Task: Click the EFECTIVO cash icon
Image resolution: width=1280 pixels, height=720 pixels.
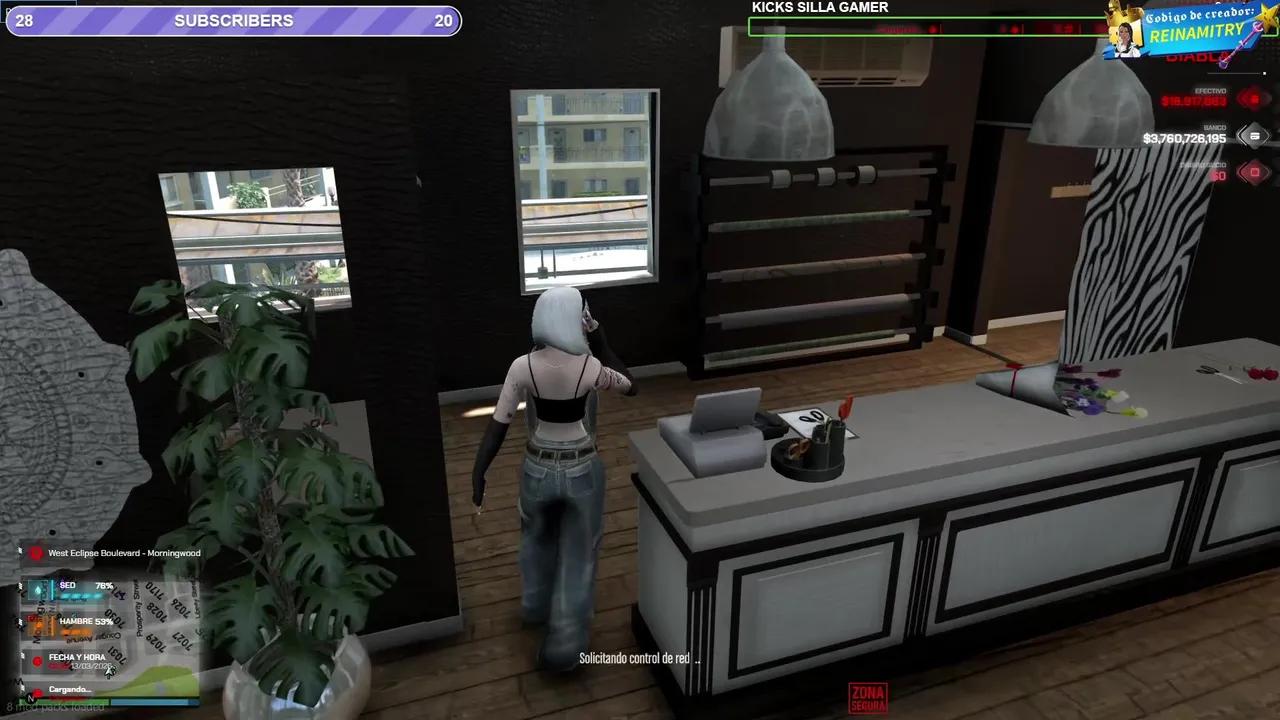Action: [1252, 97]
